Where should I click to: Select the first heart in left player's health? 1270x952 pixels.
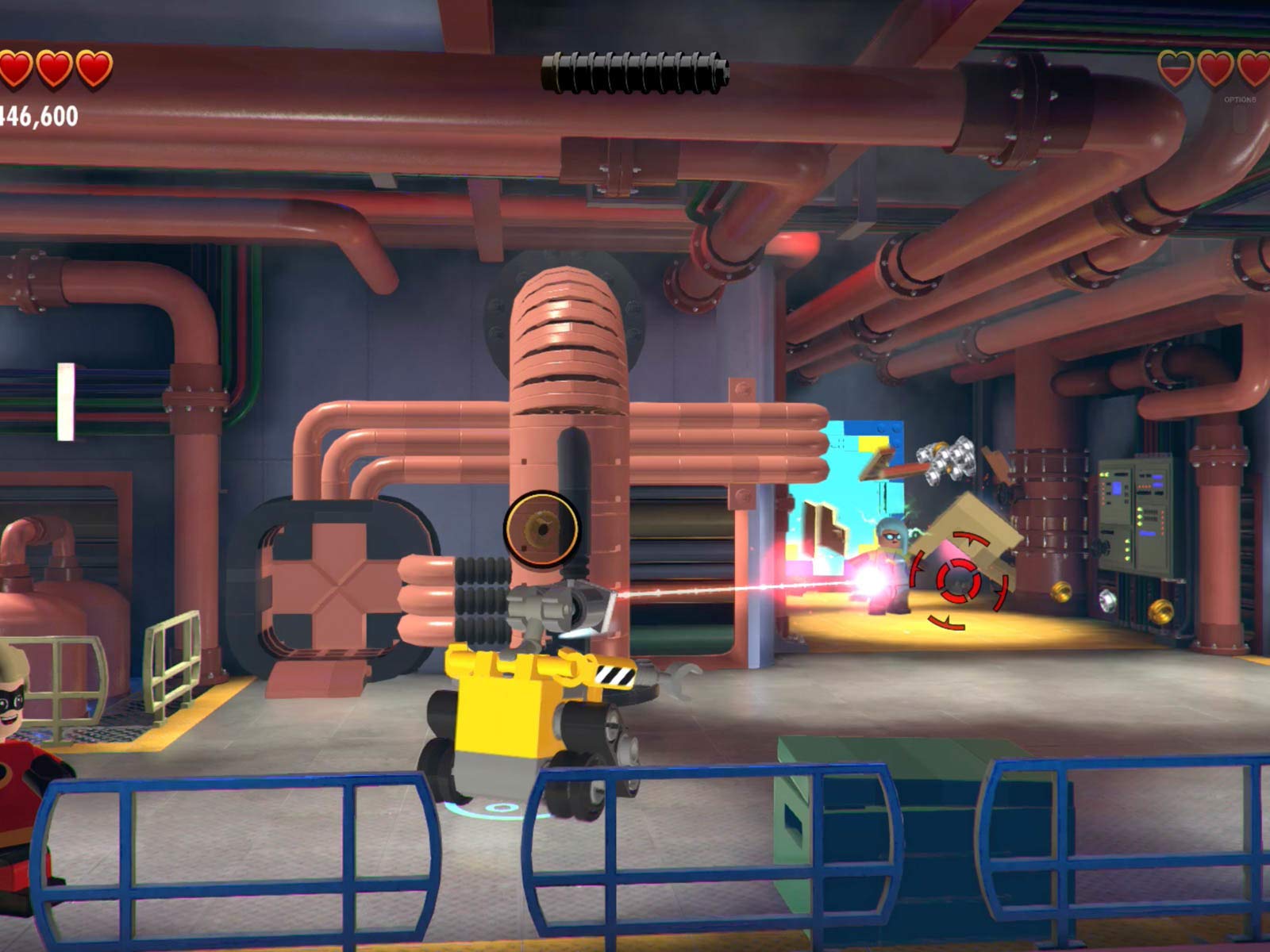(14, 67)
